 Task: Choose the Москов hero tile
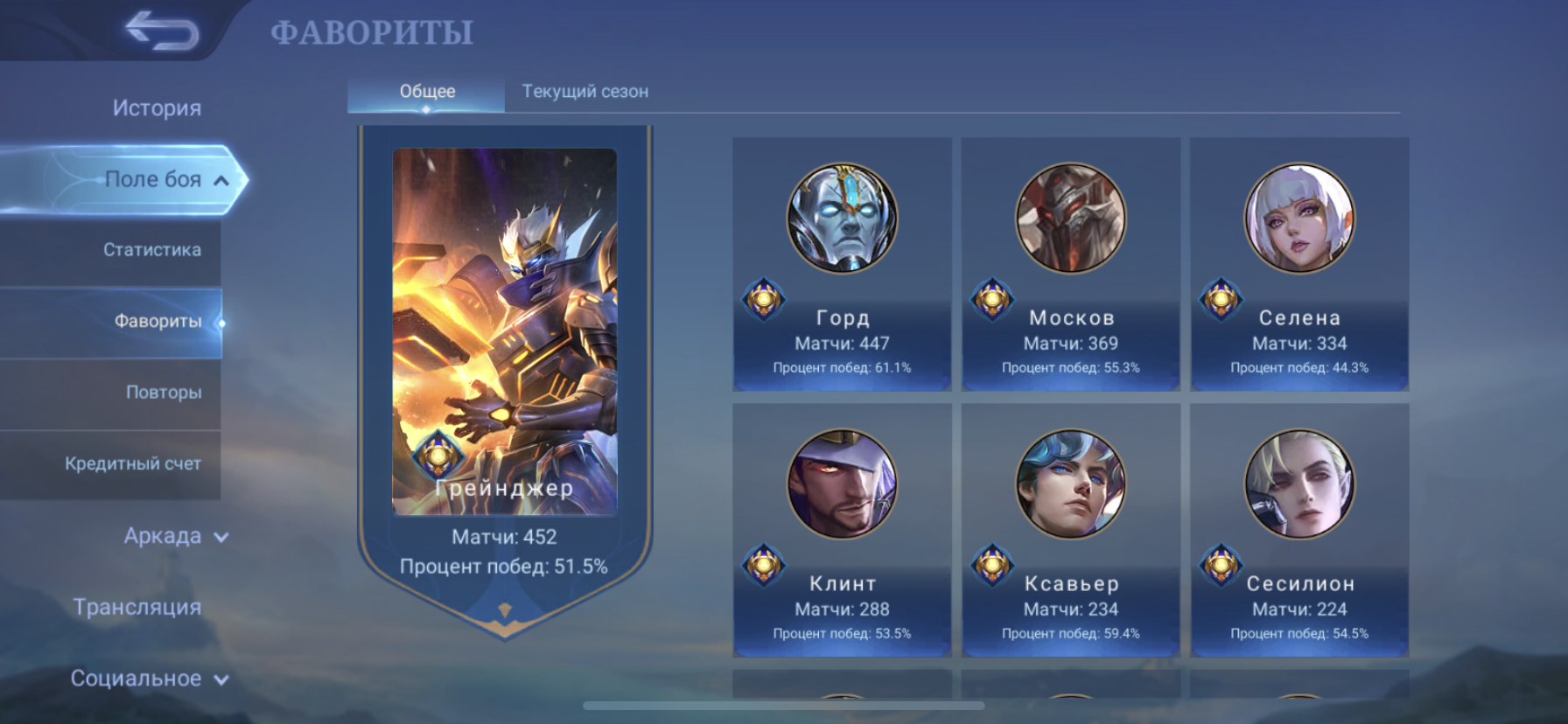[1070, 263]
